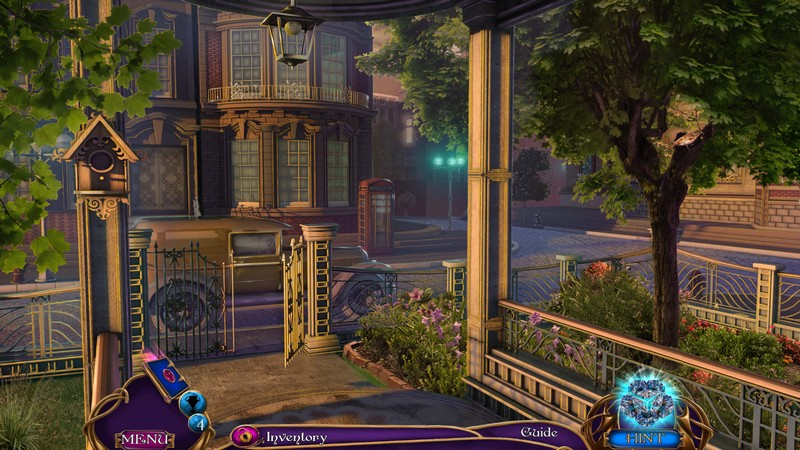
Task: Open the strategy Guide
Action: pyautogui.click(x=538, y=433)
